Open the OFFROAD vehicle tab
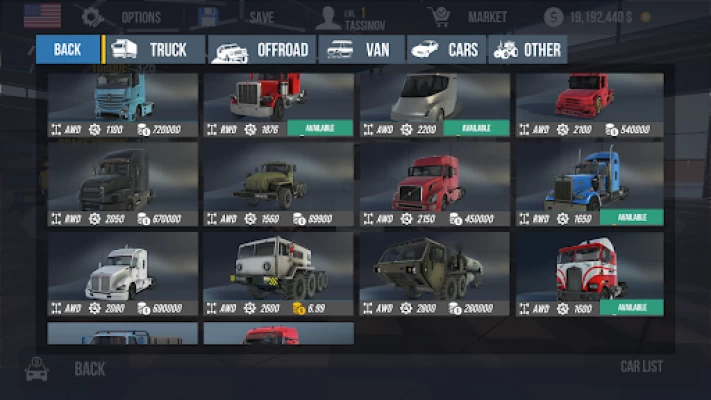Screen dimensions: 711x400 point(263,50)
